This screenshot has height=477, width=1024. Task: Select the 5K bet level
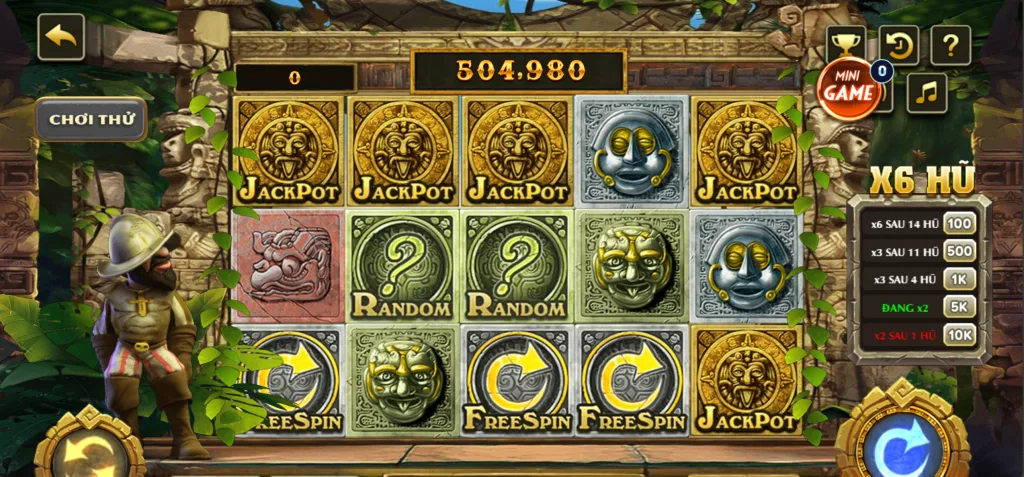coord(959,307)
